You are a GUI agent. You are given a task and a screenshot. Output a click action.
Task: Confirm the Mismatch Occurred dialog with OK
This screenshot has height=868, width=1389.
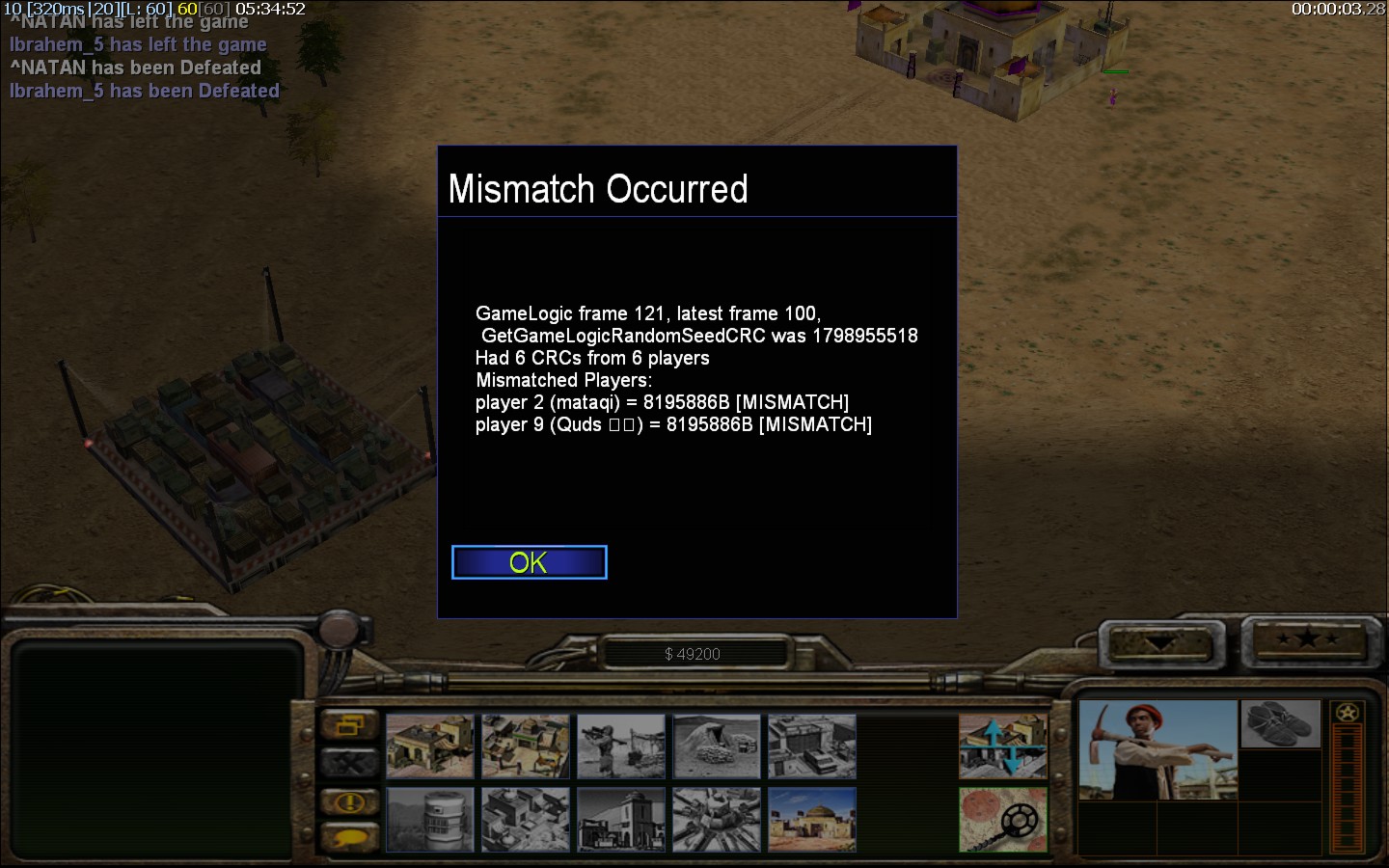pyautogui.click(x=529, y=562)
